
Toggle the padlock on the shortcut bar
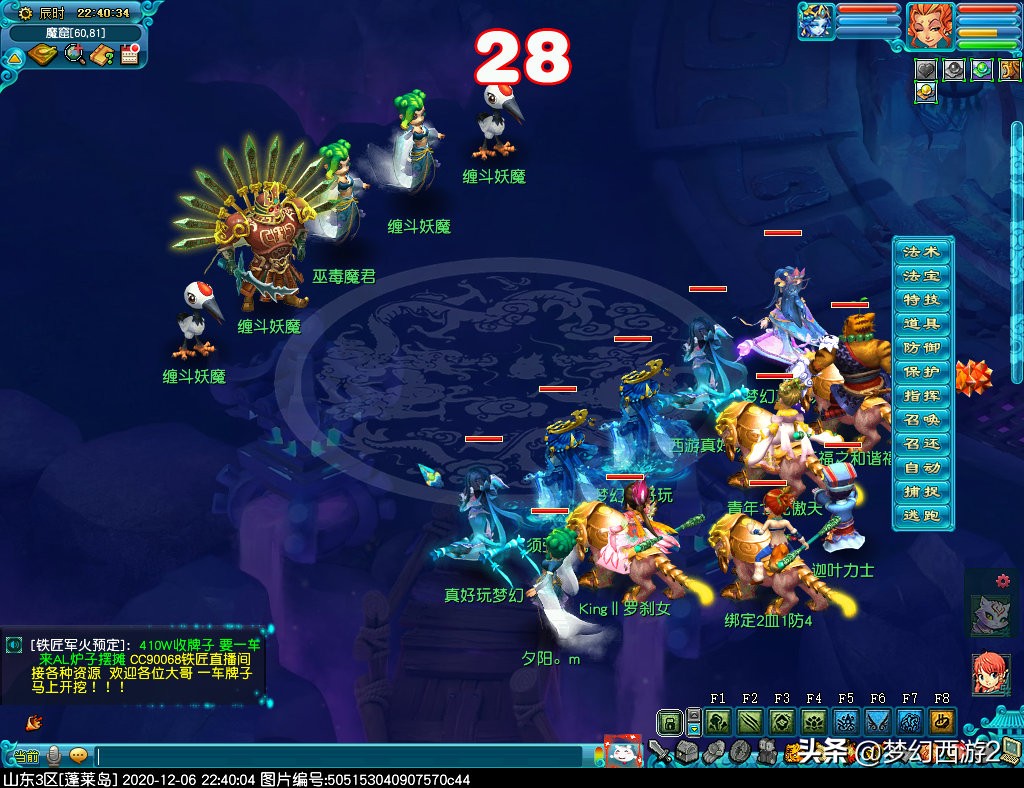[670, 722]
